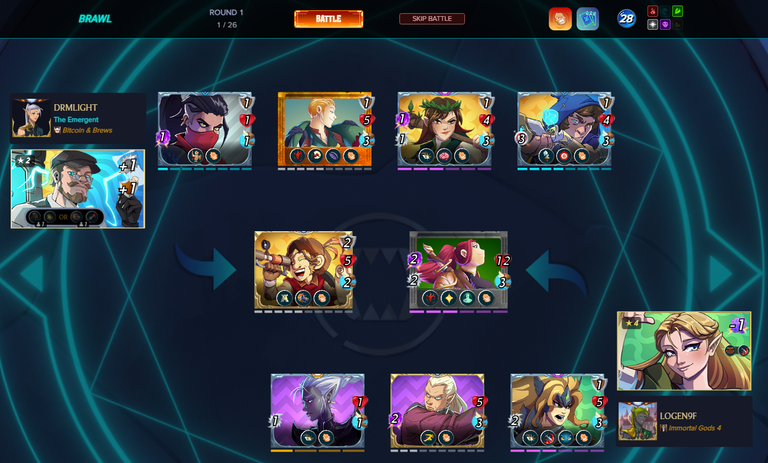Click the blue cards ruleset icon

pos(587,19)
